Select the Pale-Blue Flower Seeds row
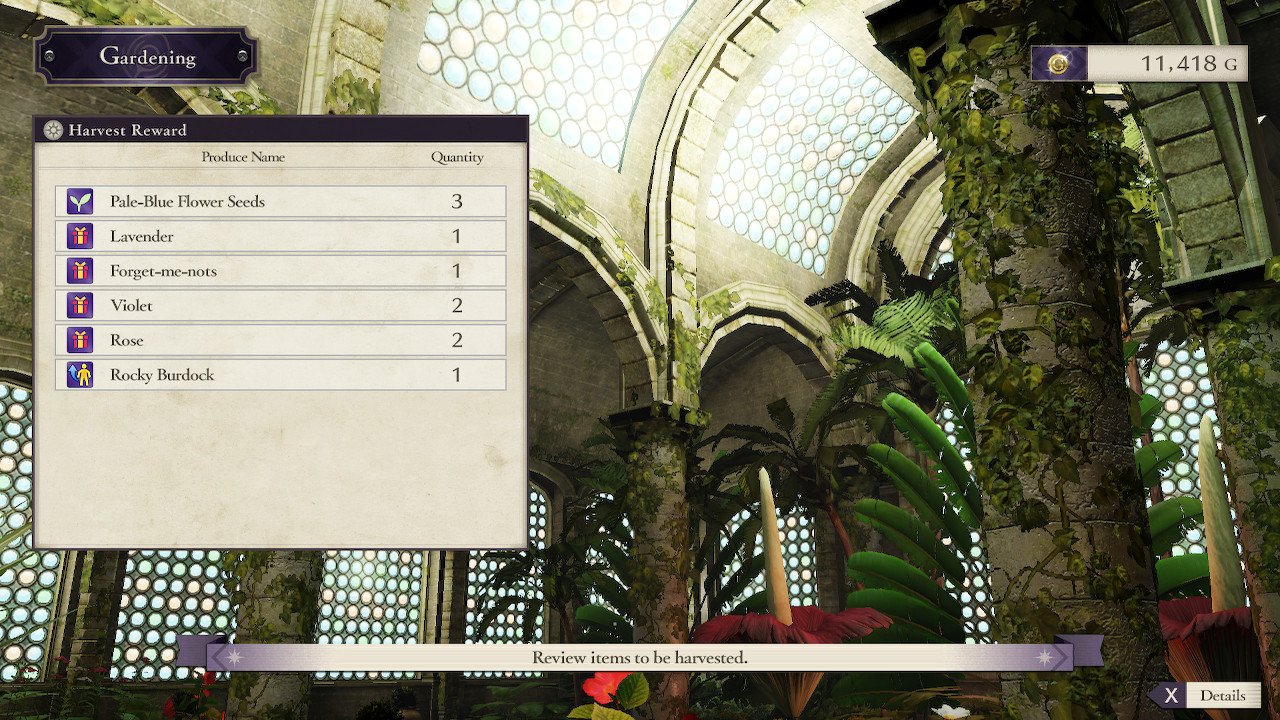The width and height of the screenshot is (1280, 720). pos(280,201)
